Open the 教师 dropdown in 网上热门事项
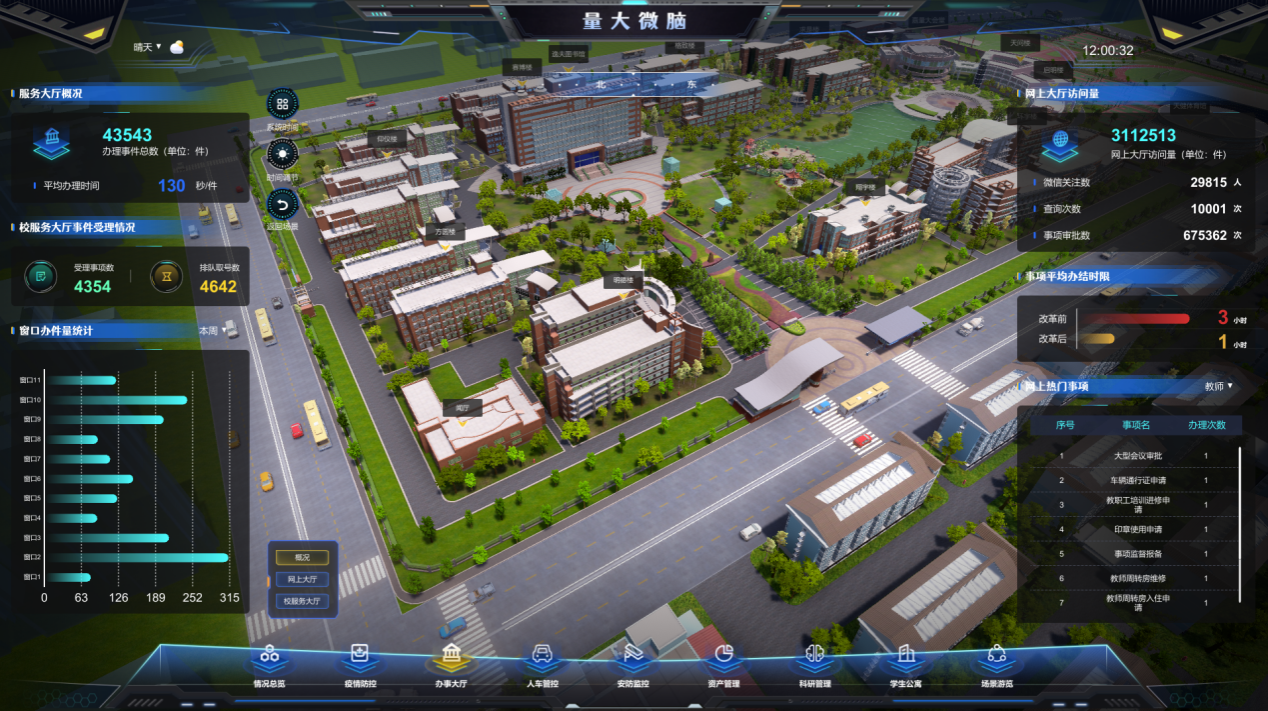Screen dimensions: 1268x711 point(1218,386)
